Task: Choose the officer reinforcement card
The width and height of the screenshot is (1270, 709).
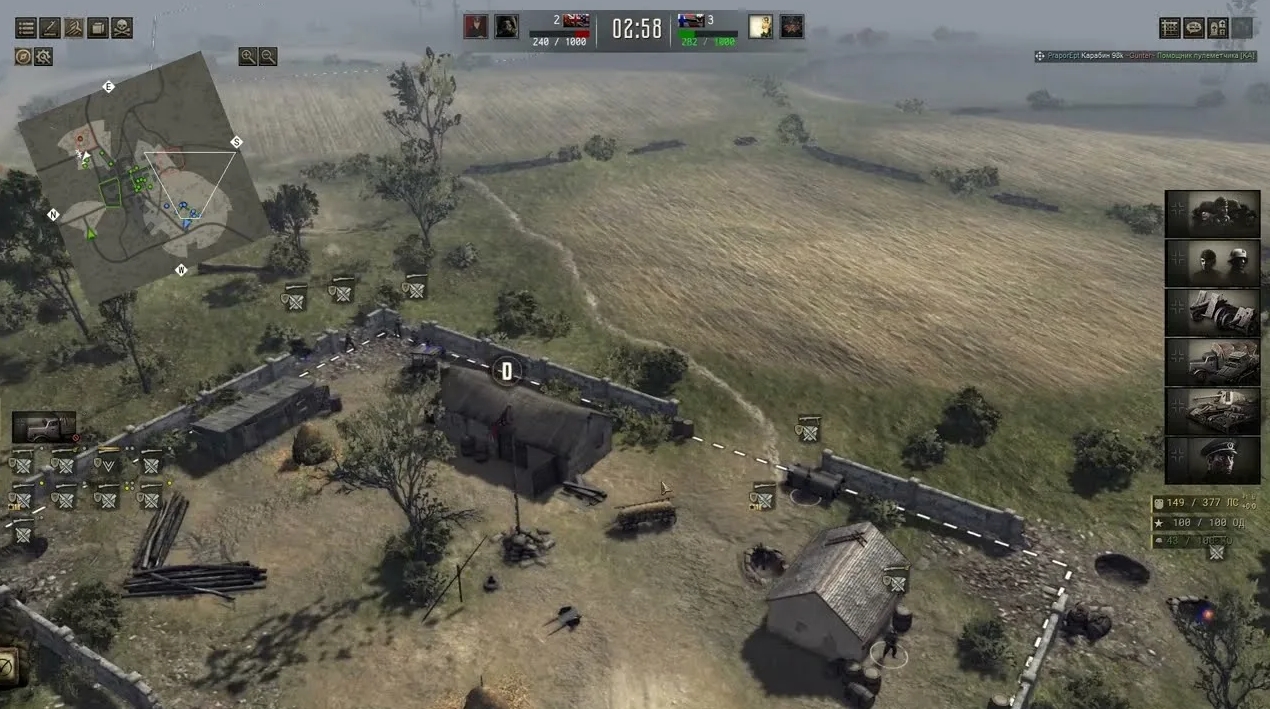Action: click(x=1212, y=460)
